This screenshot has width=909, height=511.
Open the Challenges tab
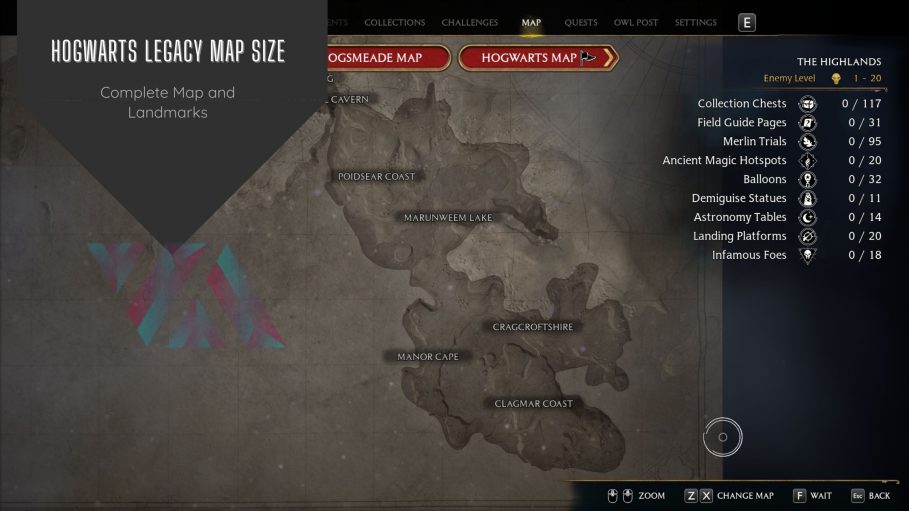coord(469,22)
